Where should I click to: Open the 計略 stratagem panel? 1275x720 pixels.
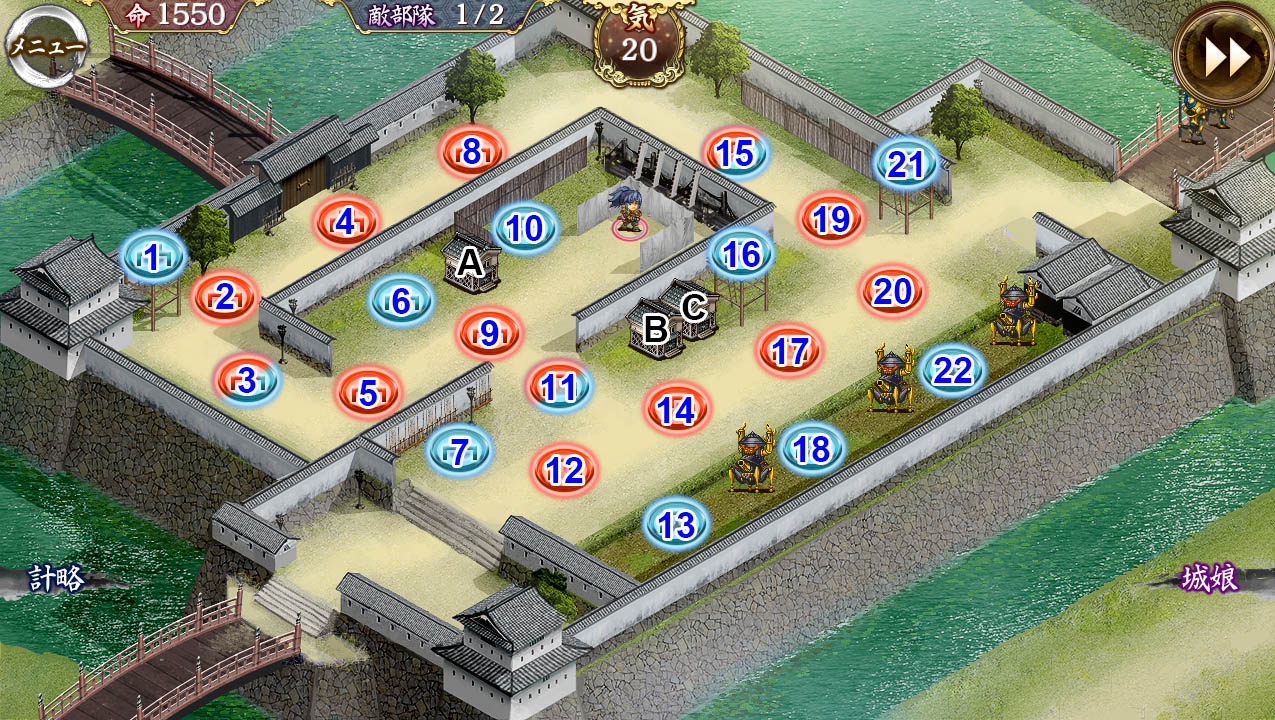coord(57,578)
